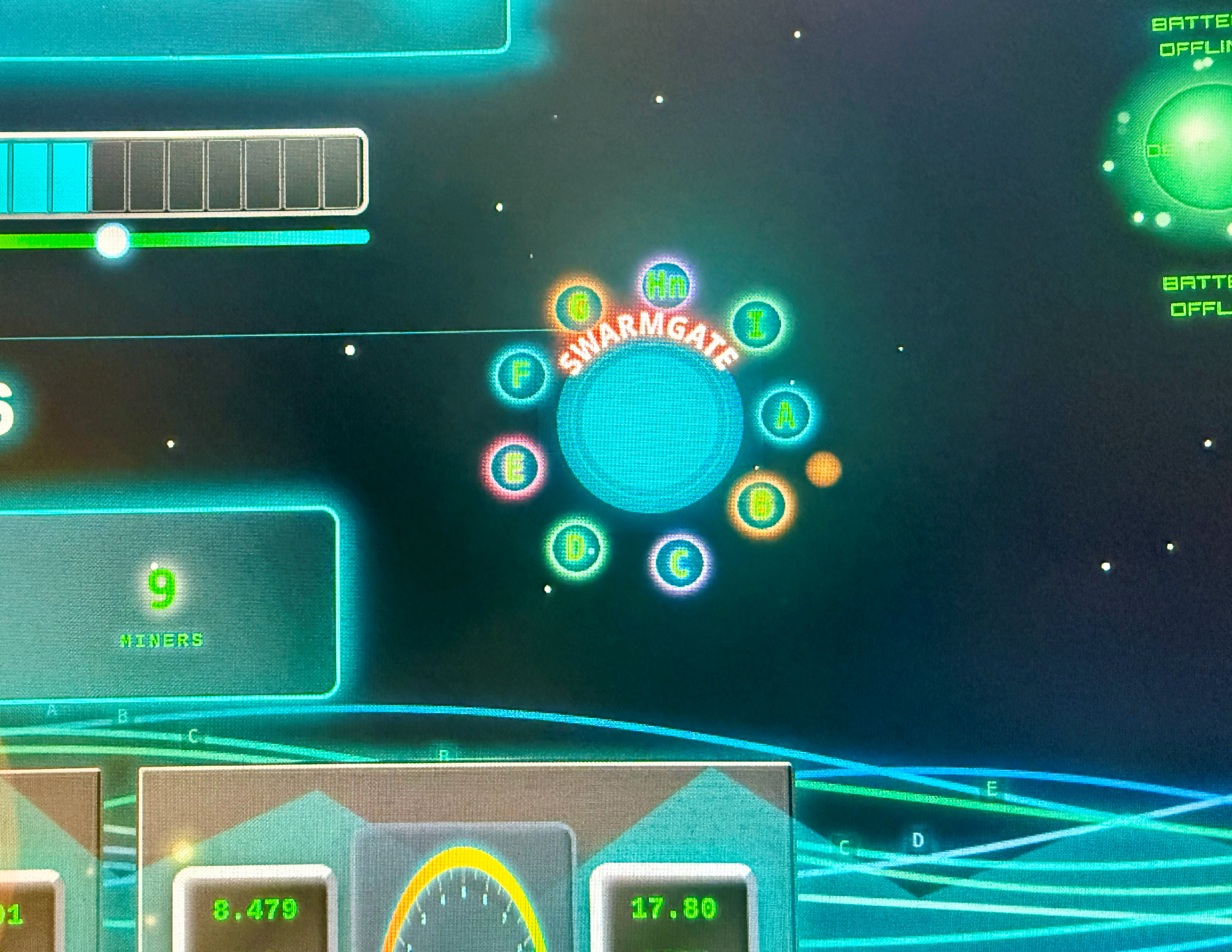Select the 17.80 value display box

pyautogui.click(x=674, y=908)
